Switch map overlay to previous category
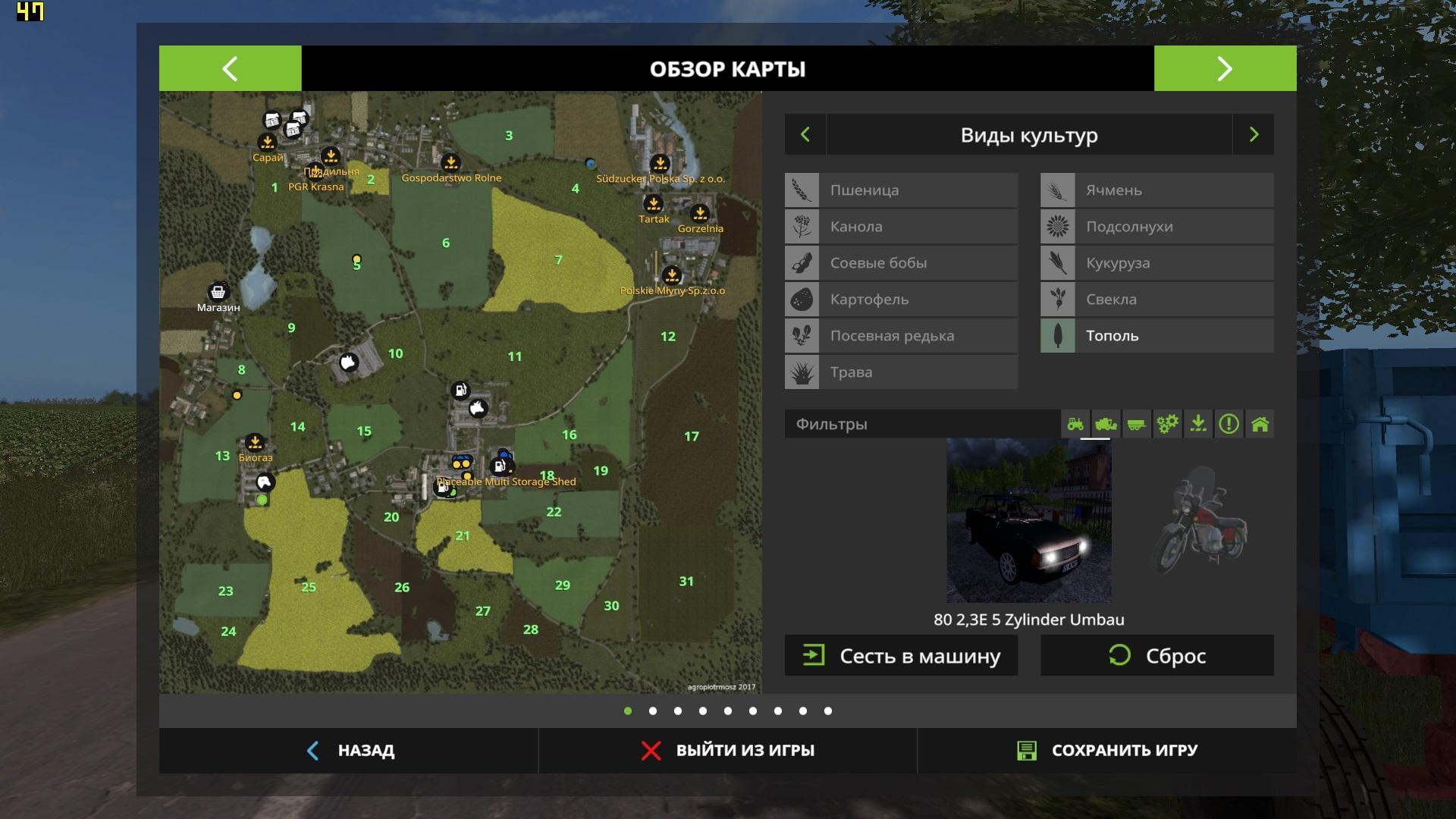This screenshot has height=819, width=1456. pos(805,135)
